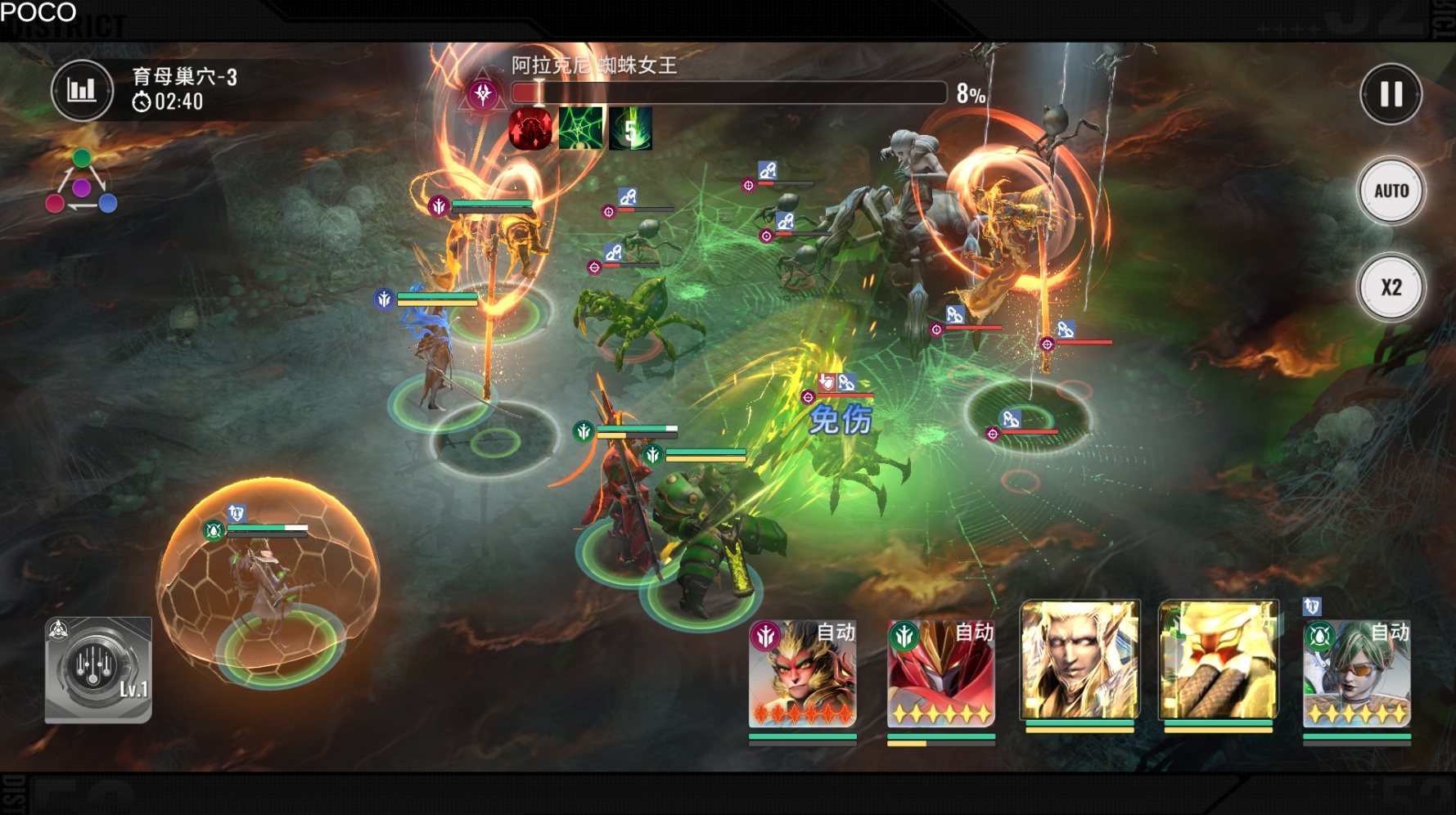1456x815 pixels.
Task: Open the battle statistics chart
Action: (82, 90)
